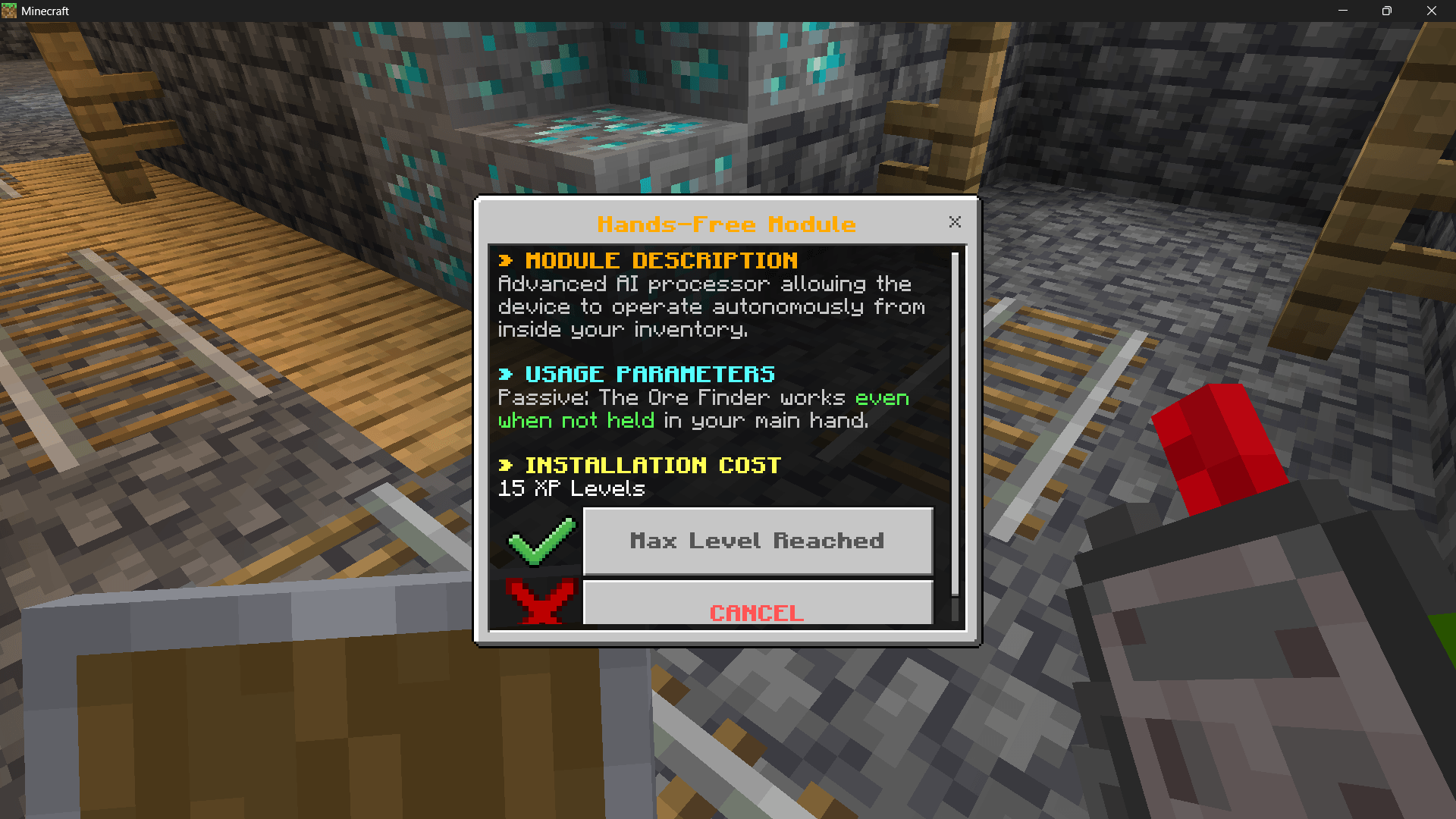Viewport: 1456px width, 819px height.
Task: Click the 15 XP Levels cost indicator
Action: [570, 488]
